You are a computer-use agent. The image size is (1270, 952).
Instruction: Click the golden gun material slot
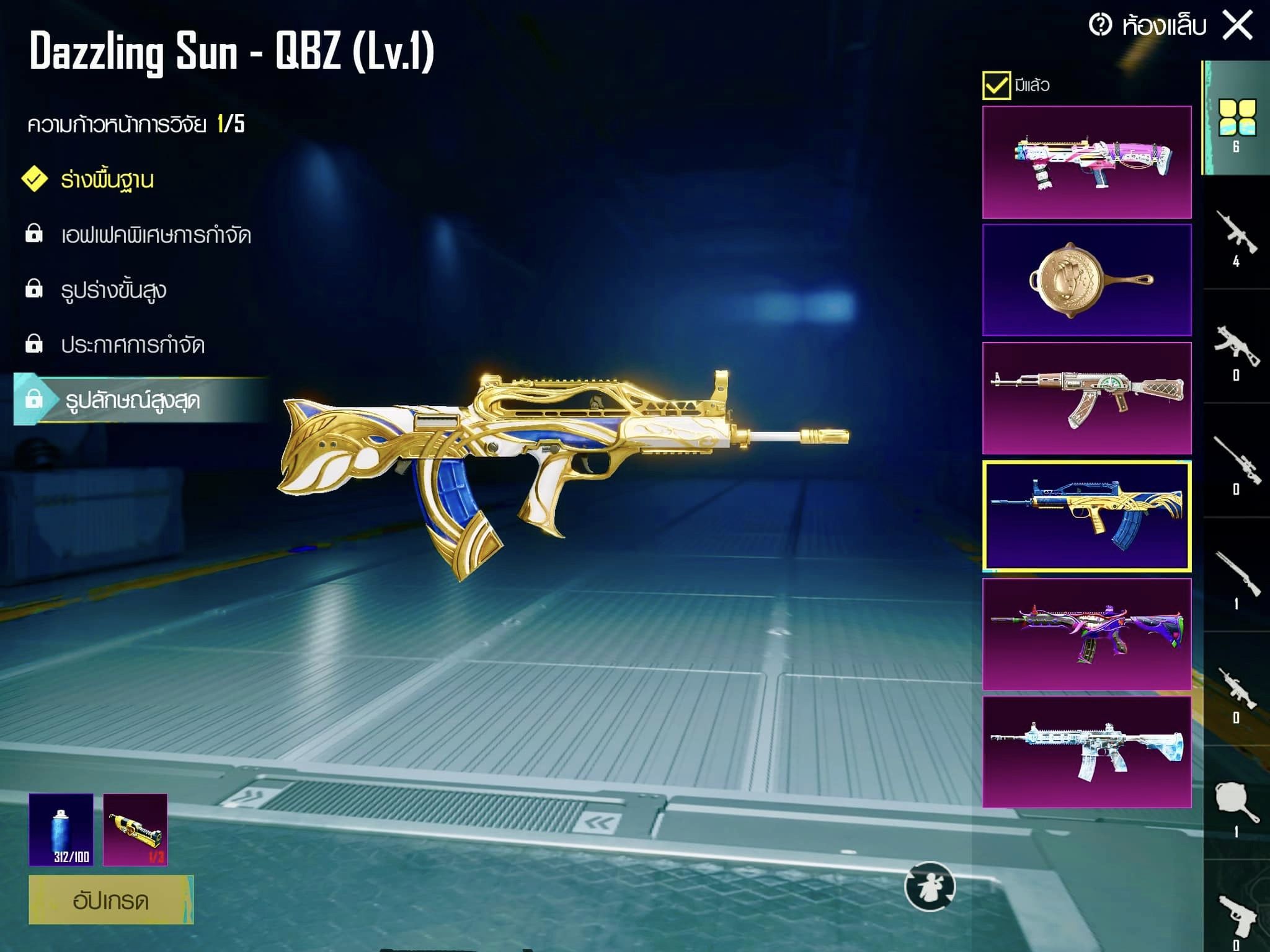(135, 829)
